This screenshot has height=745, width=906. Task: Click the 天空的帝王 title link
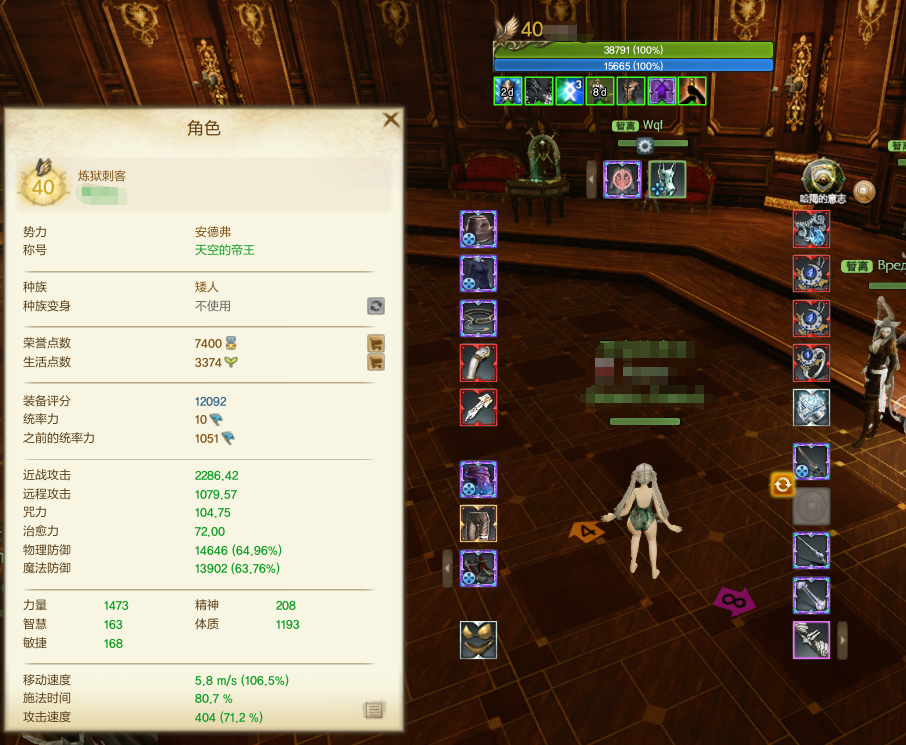[224, 250]
